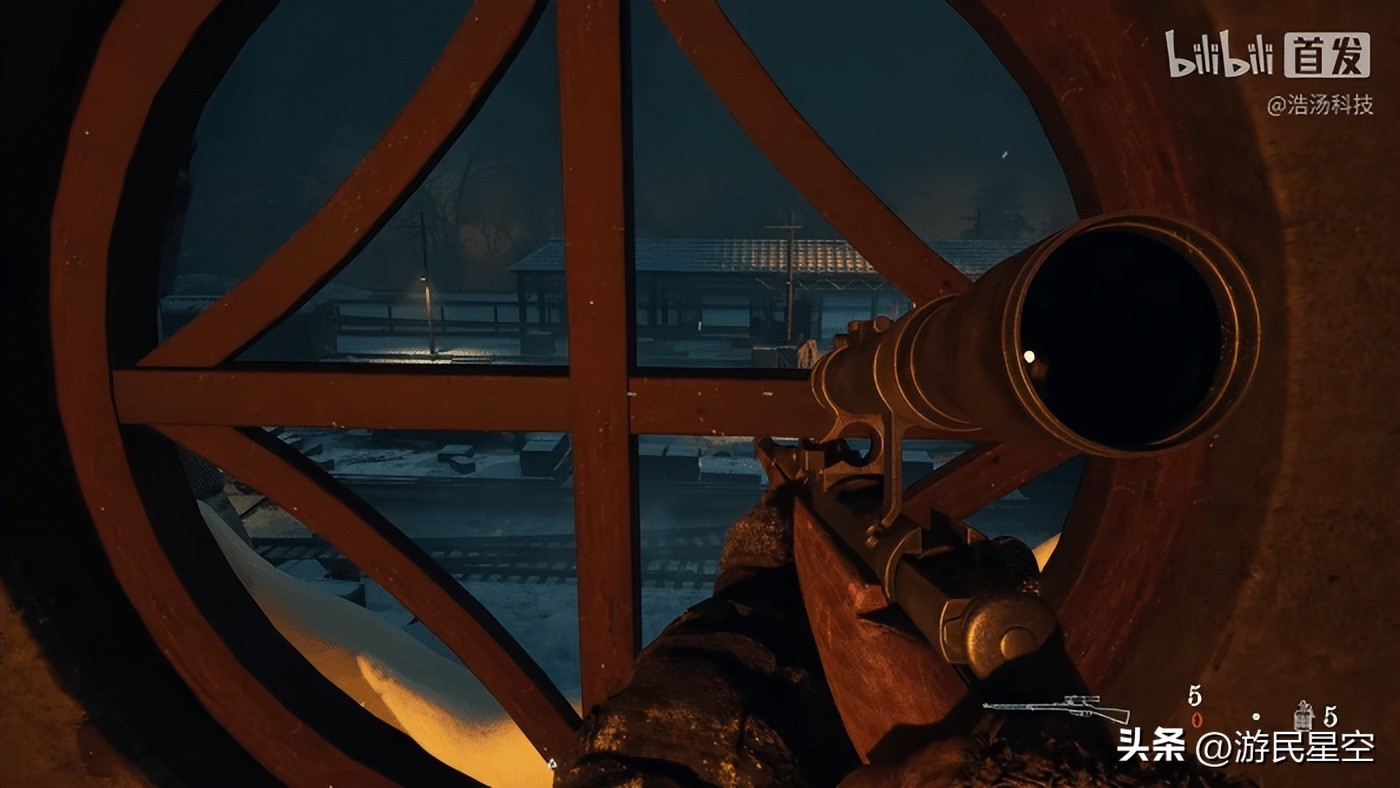Click the grenade item icon
1400x788 pixels.
click(1302, 714)
